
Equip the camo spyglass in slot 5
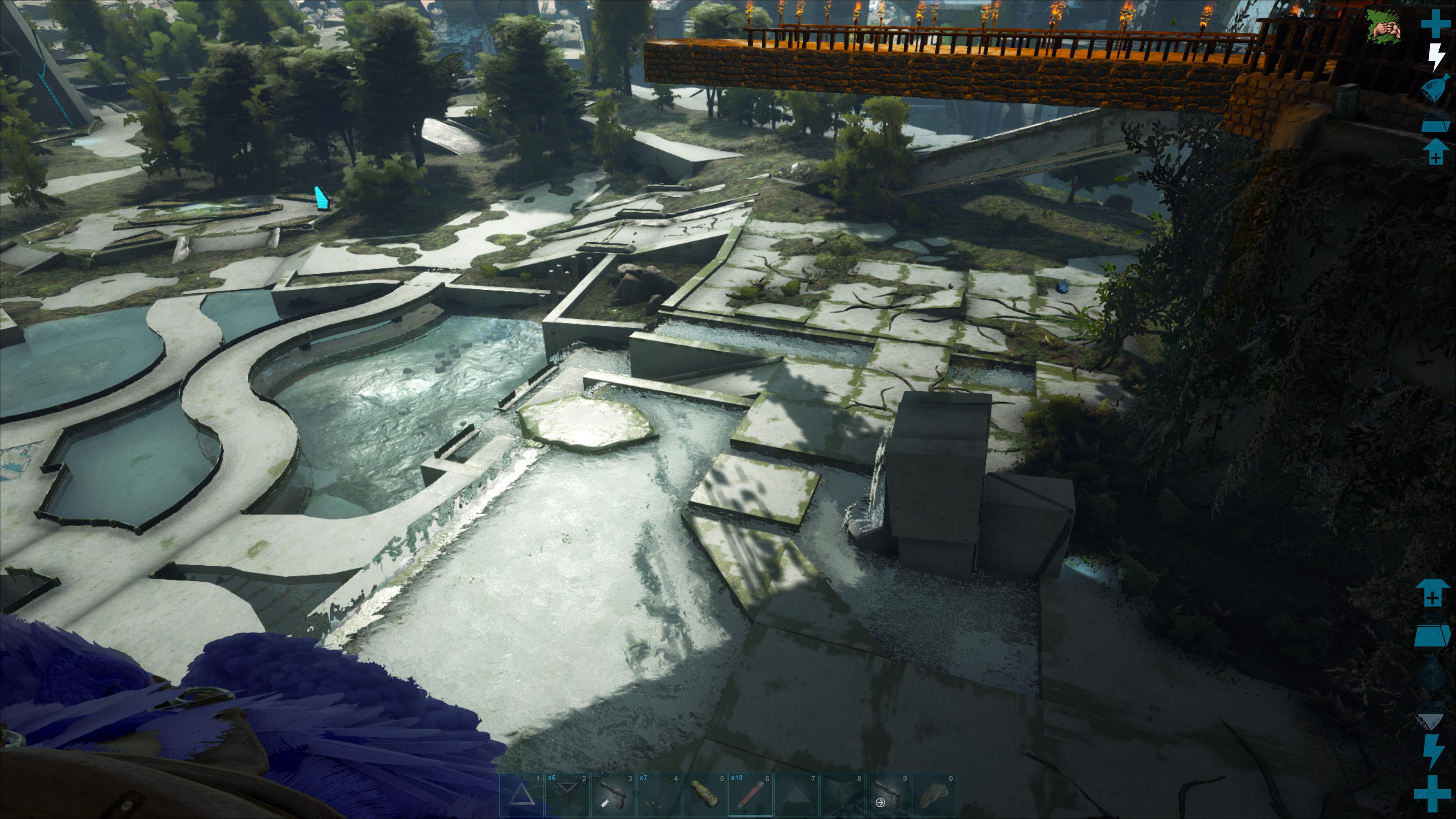(x=705, y=795)
